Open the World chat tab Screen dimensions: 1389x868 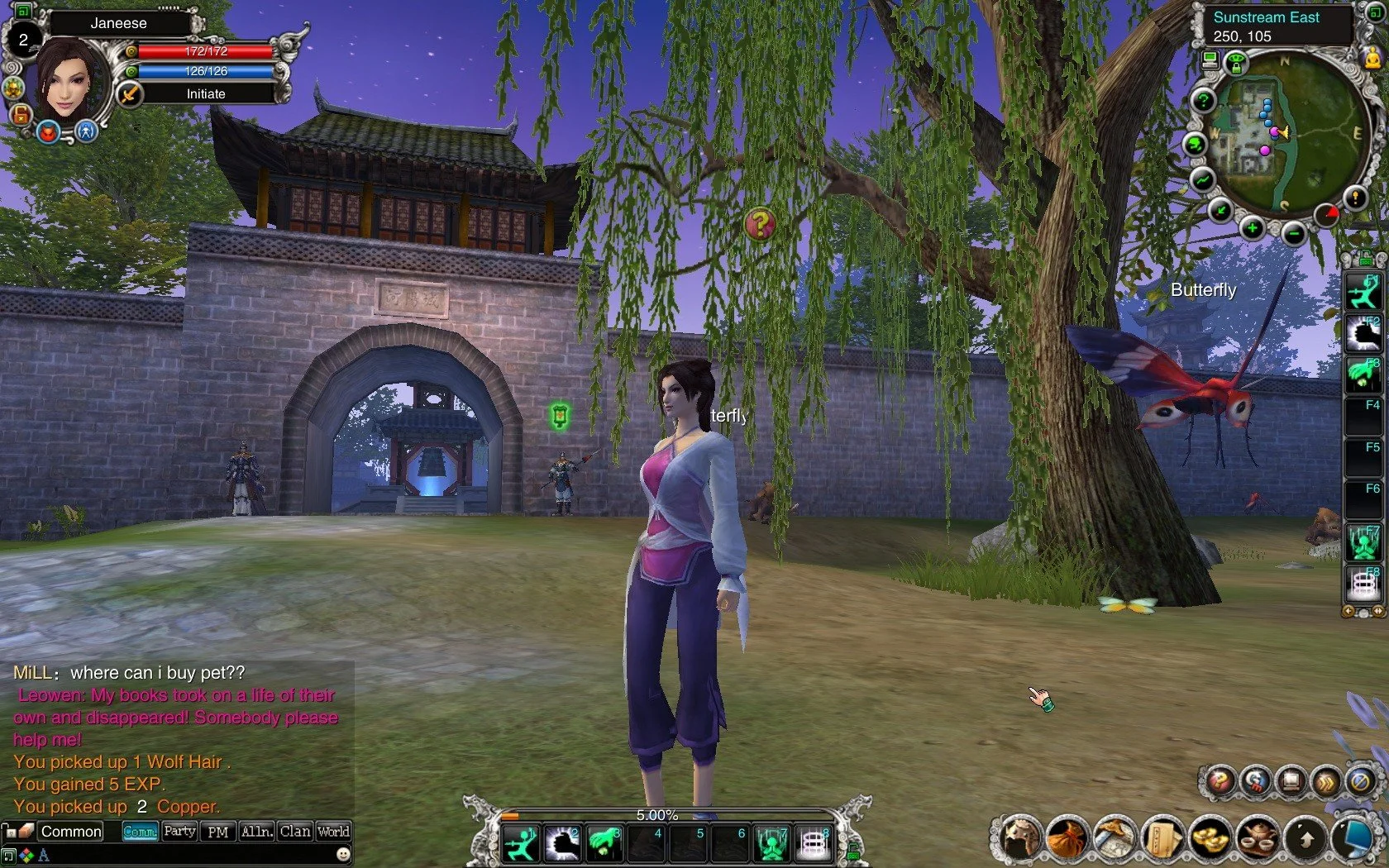click(333, 831)
